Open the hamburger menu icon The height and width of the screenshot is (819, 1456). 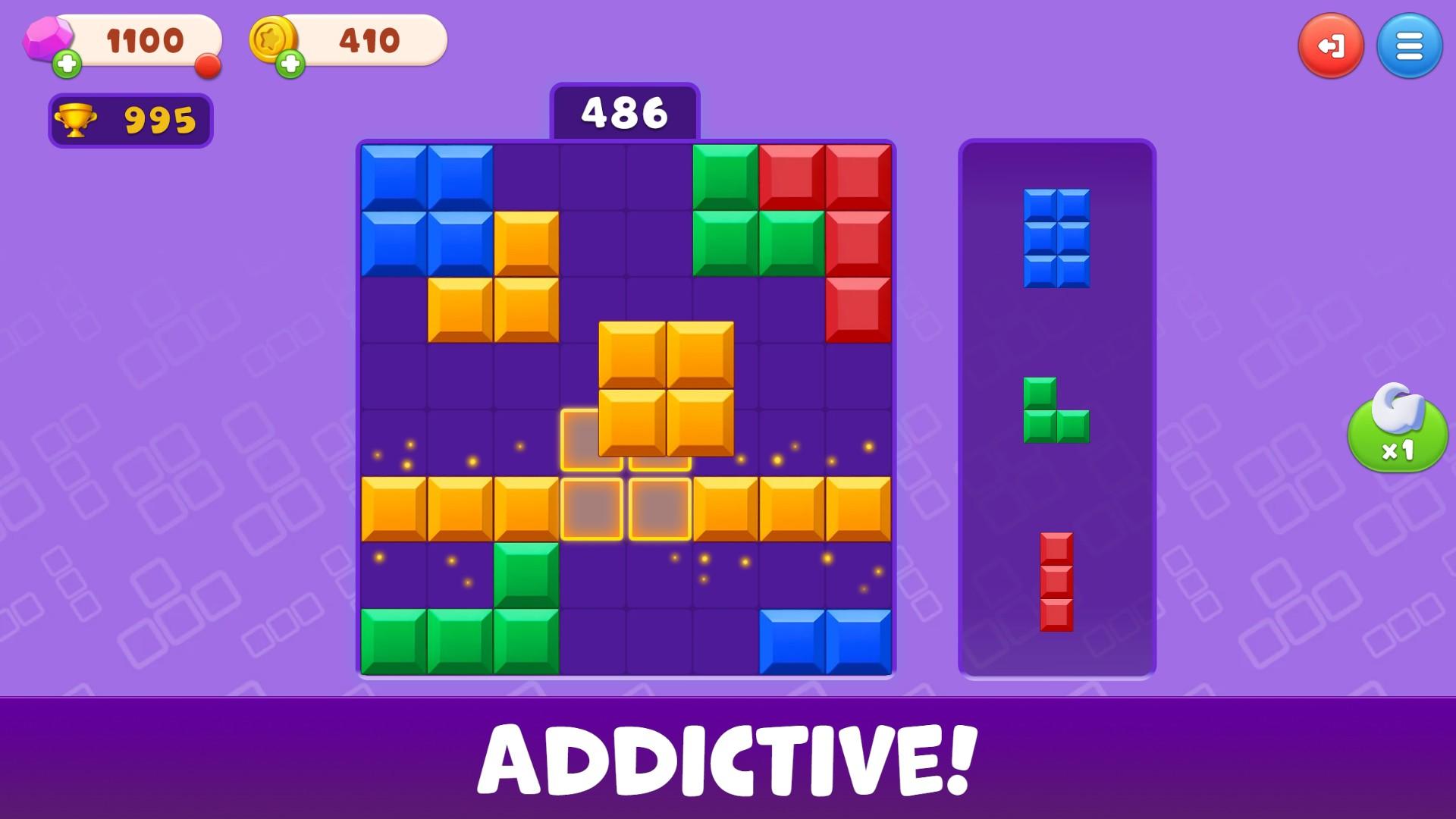click(1409, 45)
